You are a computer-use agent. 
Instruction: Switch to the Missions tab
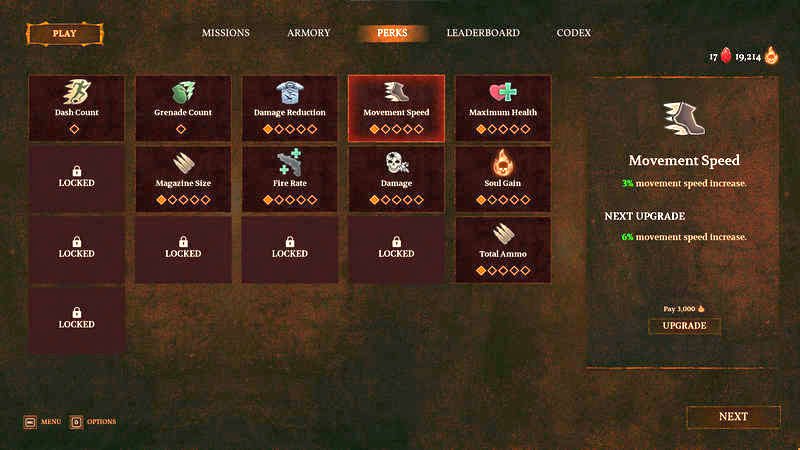pos(225,33)
